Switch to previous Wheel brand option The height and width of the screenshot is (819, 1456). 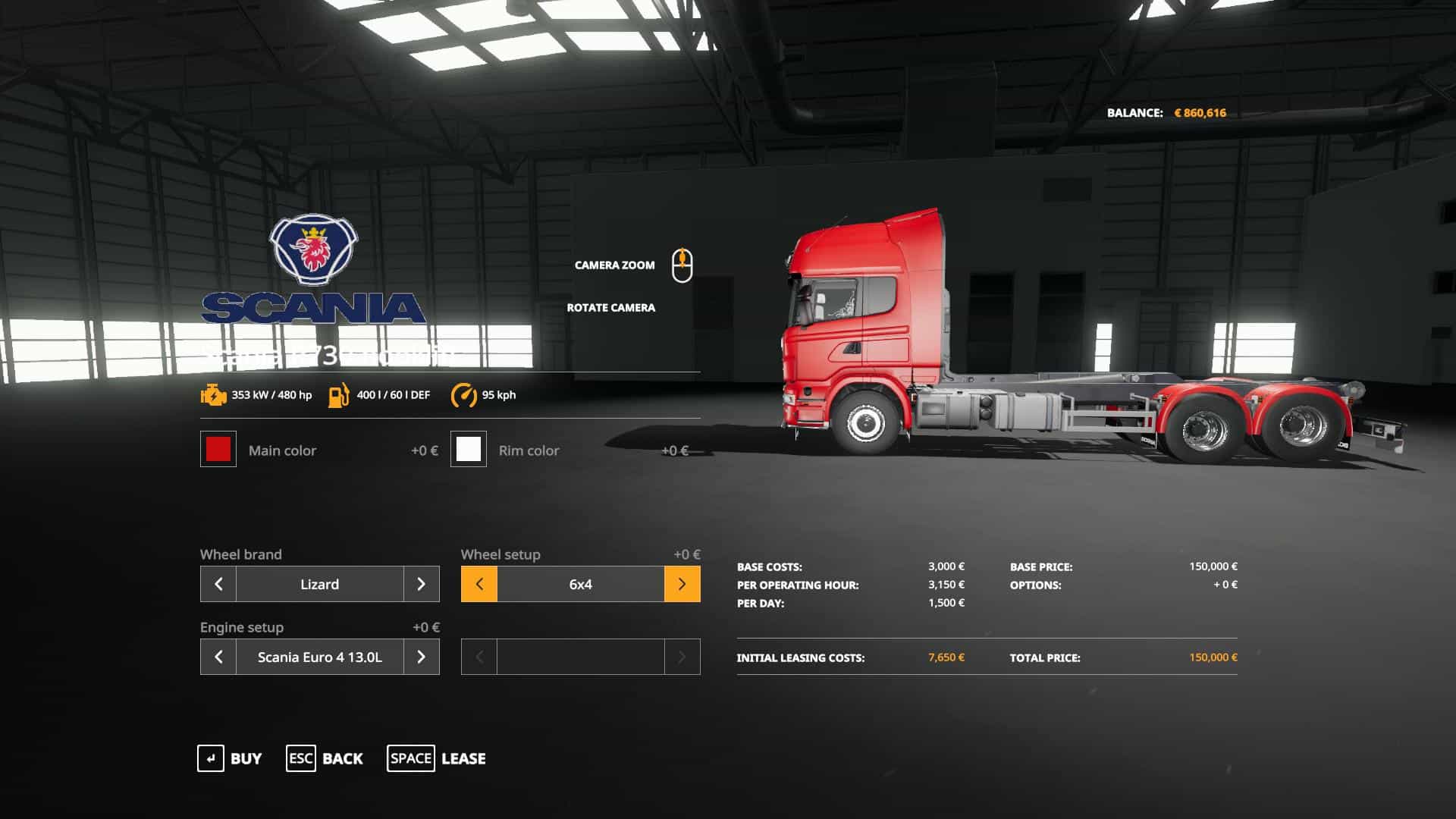pyautogui.click(x=218, y=584)
